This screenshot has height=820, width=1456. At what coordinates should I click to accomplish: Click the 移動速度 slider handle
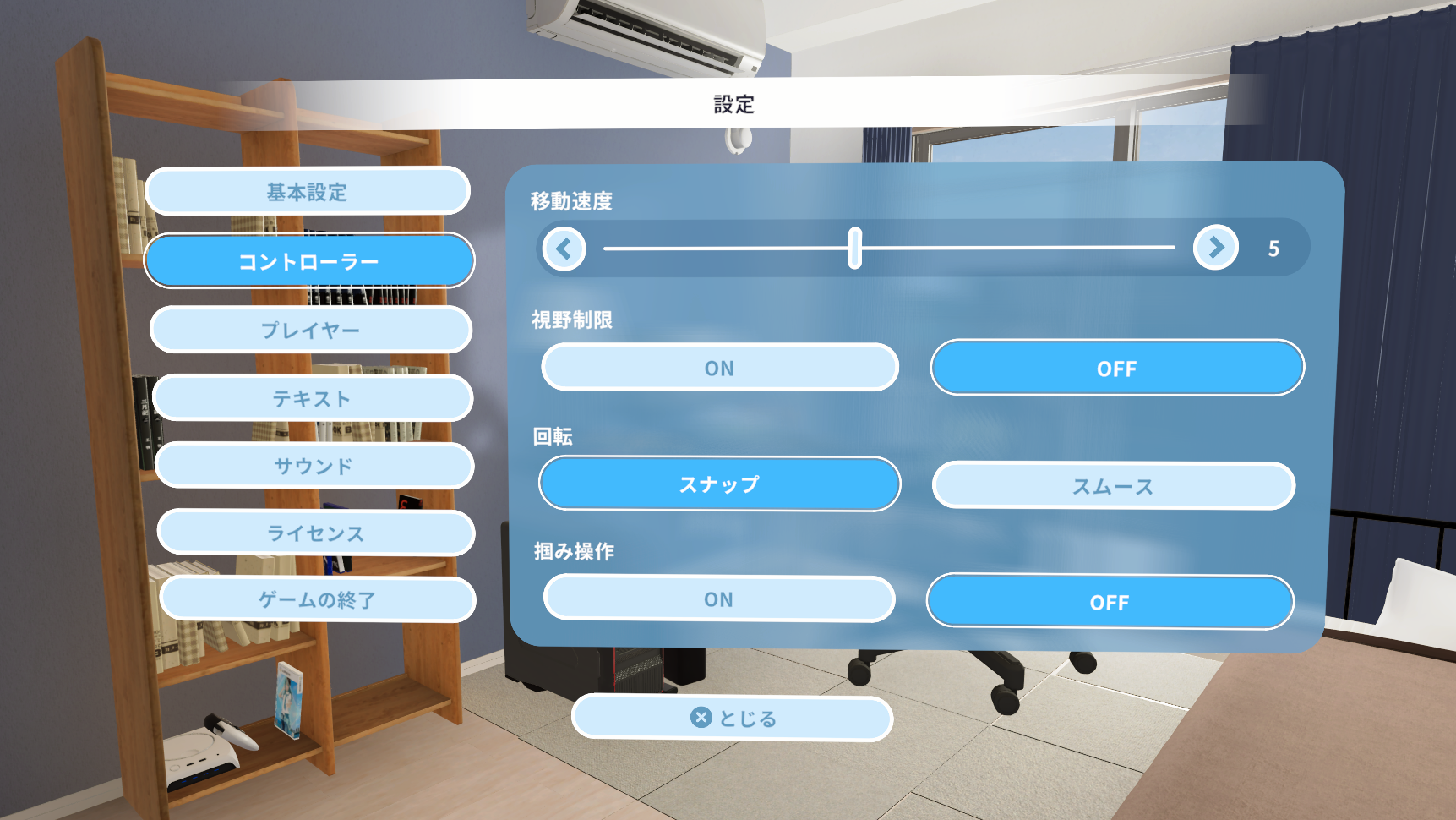pyautogui.click(x=855, y=248)
